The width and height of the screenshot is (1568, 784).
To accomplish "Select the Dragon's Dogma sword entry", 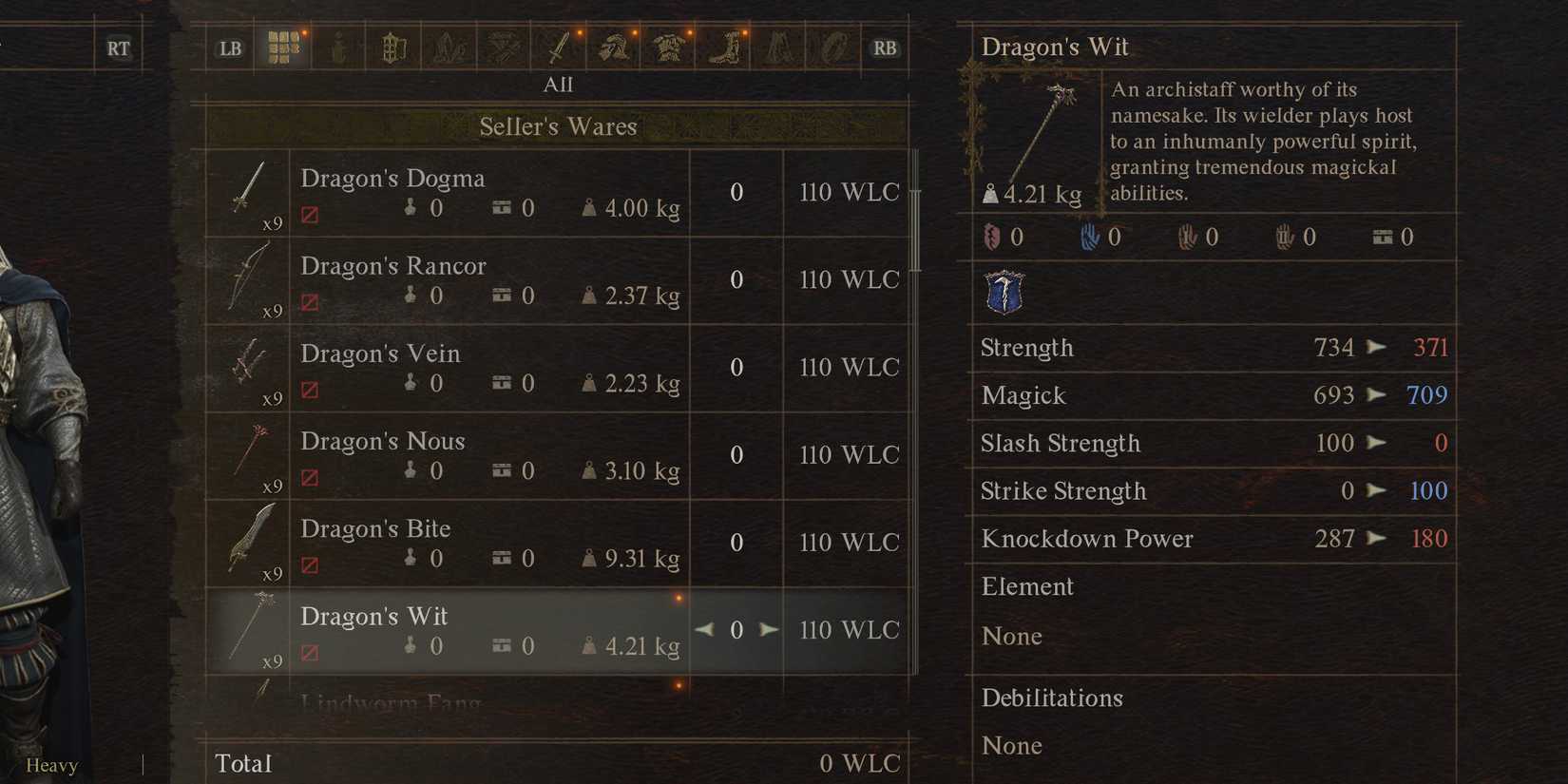I will pyautogui.click(x=392, y=178).
